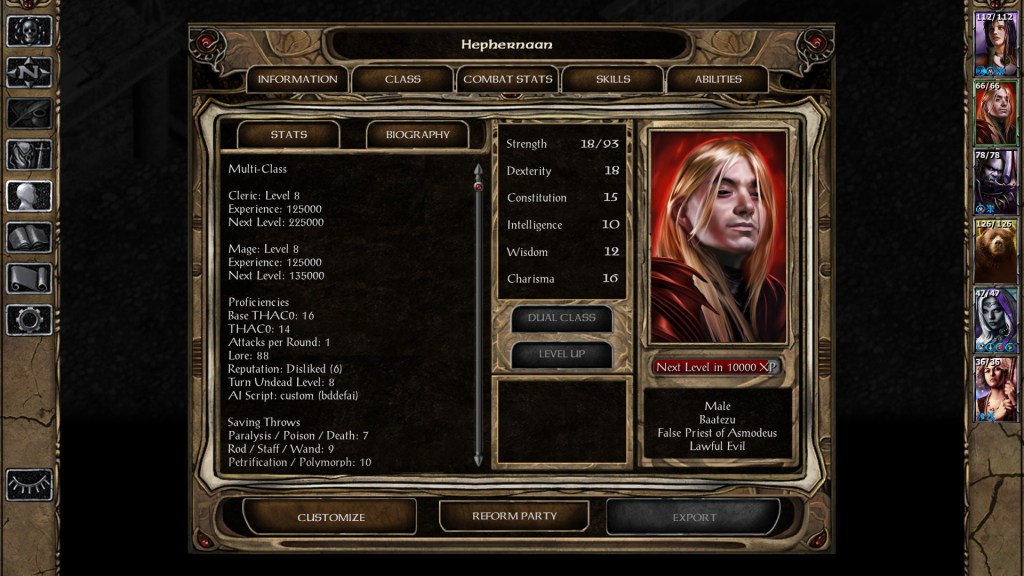View the Abilities tab
The width and height of the screenshot is (1024, 576).
point(718,79)
